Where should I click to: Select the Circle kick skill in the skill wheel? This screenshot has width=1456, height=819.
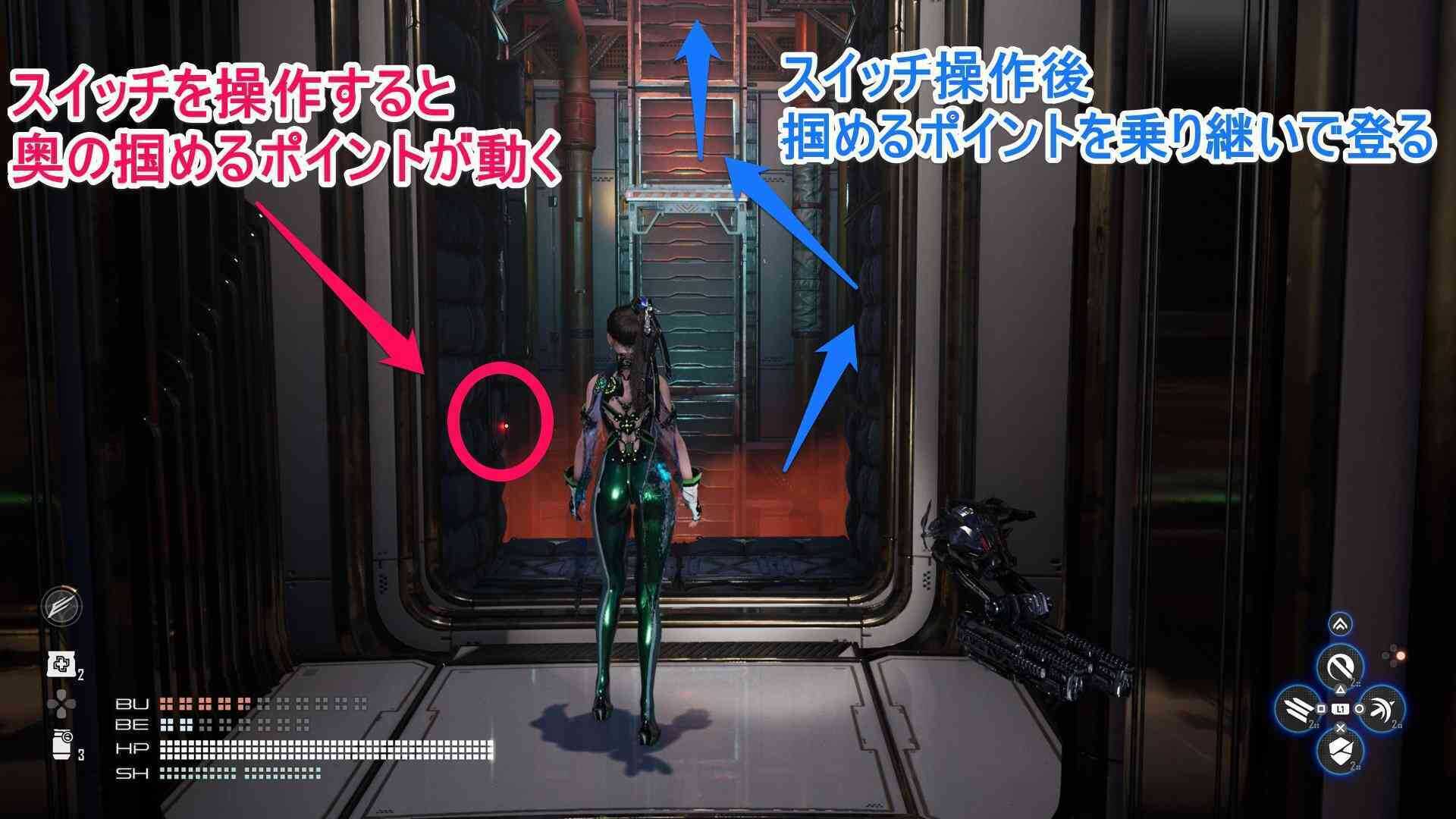(x=1383, y=709)
